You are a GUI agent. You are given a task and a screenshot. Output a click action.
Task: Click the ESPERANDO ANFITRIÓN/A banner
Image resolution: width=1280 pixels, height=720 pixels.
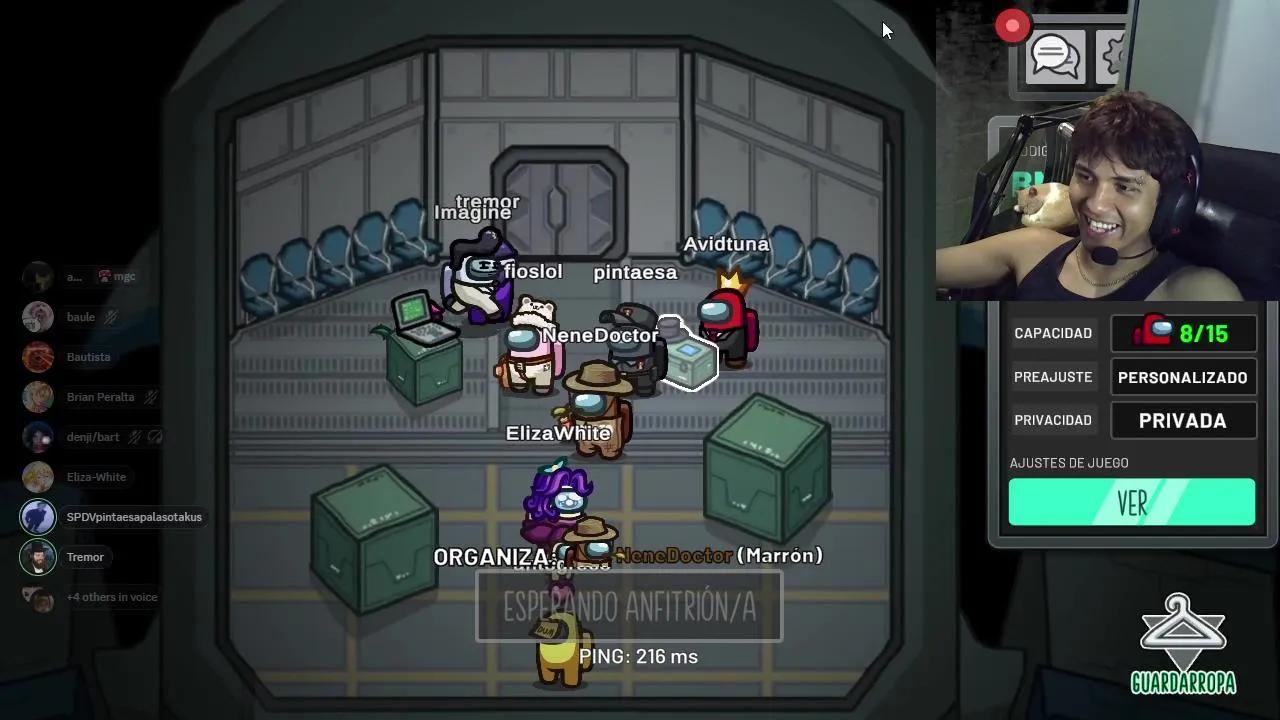[x=628, y=607]
